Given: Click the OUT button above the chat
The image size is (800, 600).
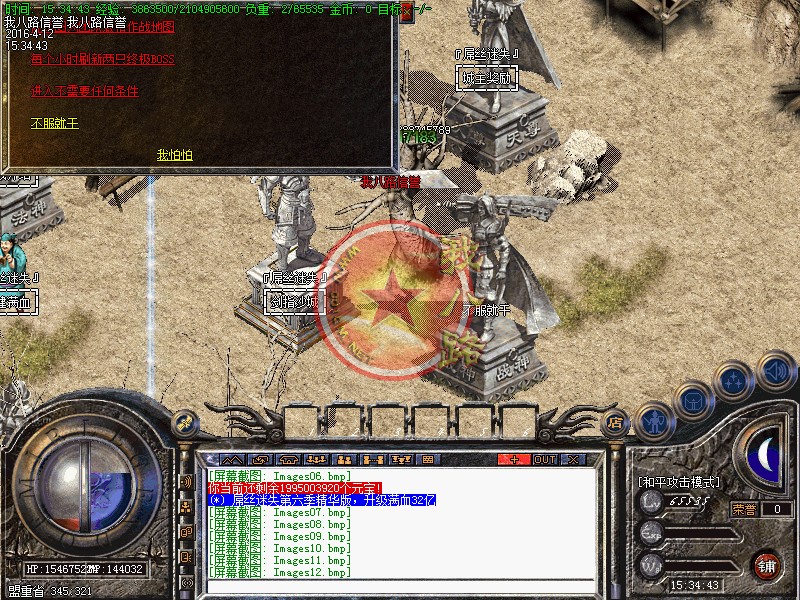Looking at the screenshot, I should pos(544,460).
